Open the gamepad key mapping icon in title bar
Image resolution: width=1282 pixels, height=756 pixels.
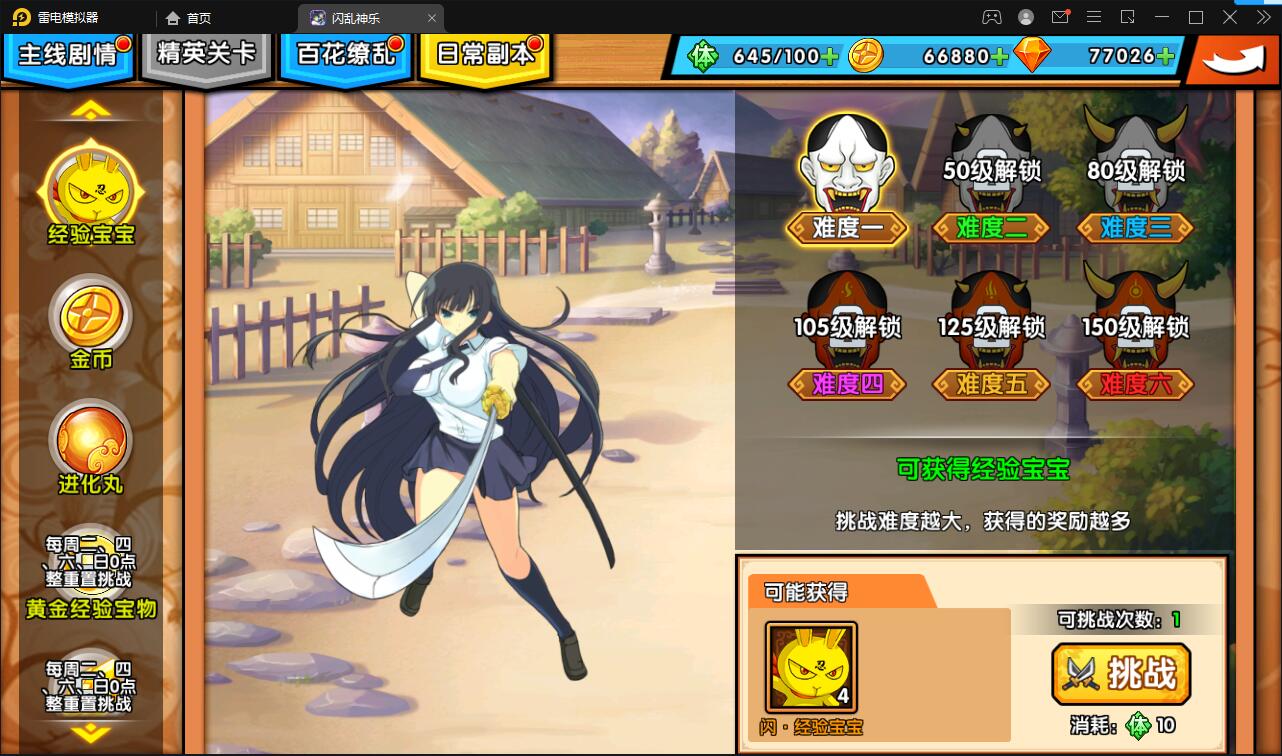point(993,17)
